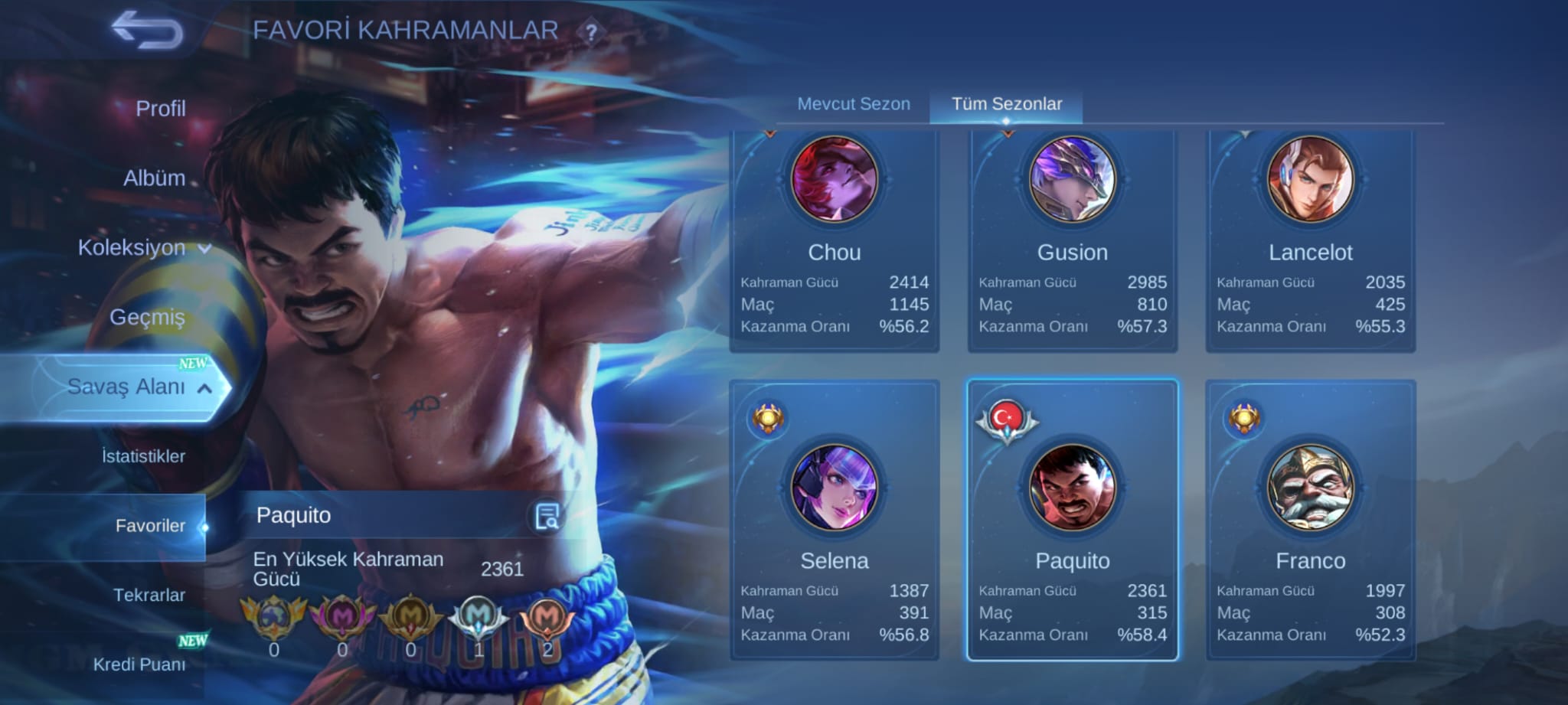
Task: Switch to the Tüm Sezonlar tab
Action: coord(1006,104)
